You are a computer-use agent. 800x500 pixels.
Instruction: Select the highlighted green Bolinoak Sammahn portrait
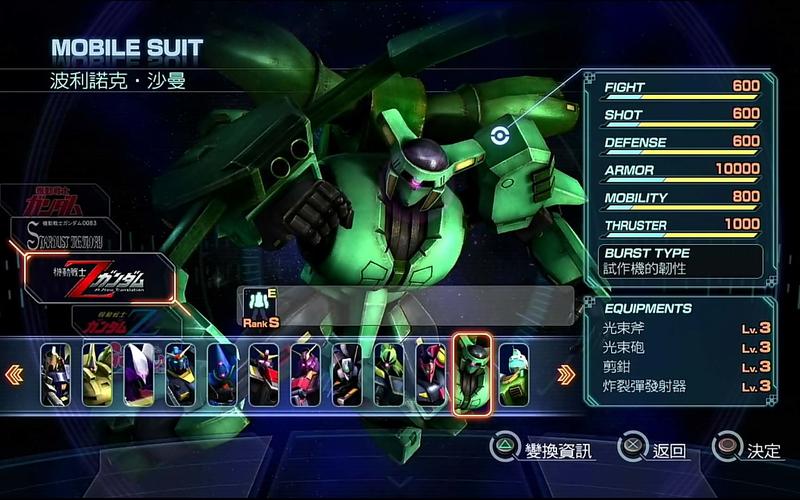tap(472, 374)
